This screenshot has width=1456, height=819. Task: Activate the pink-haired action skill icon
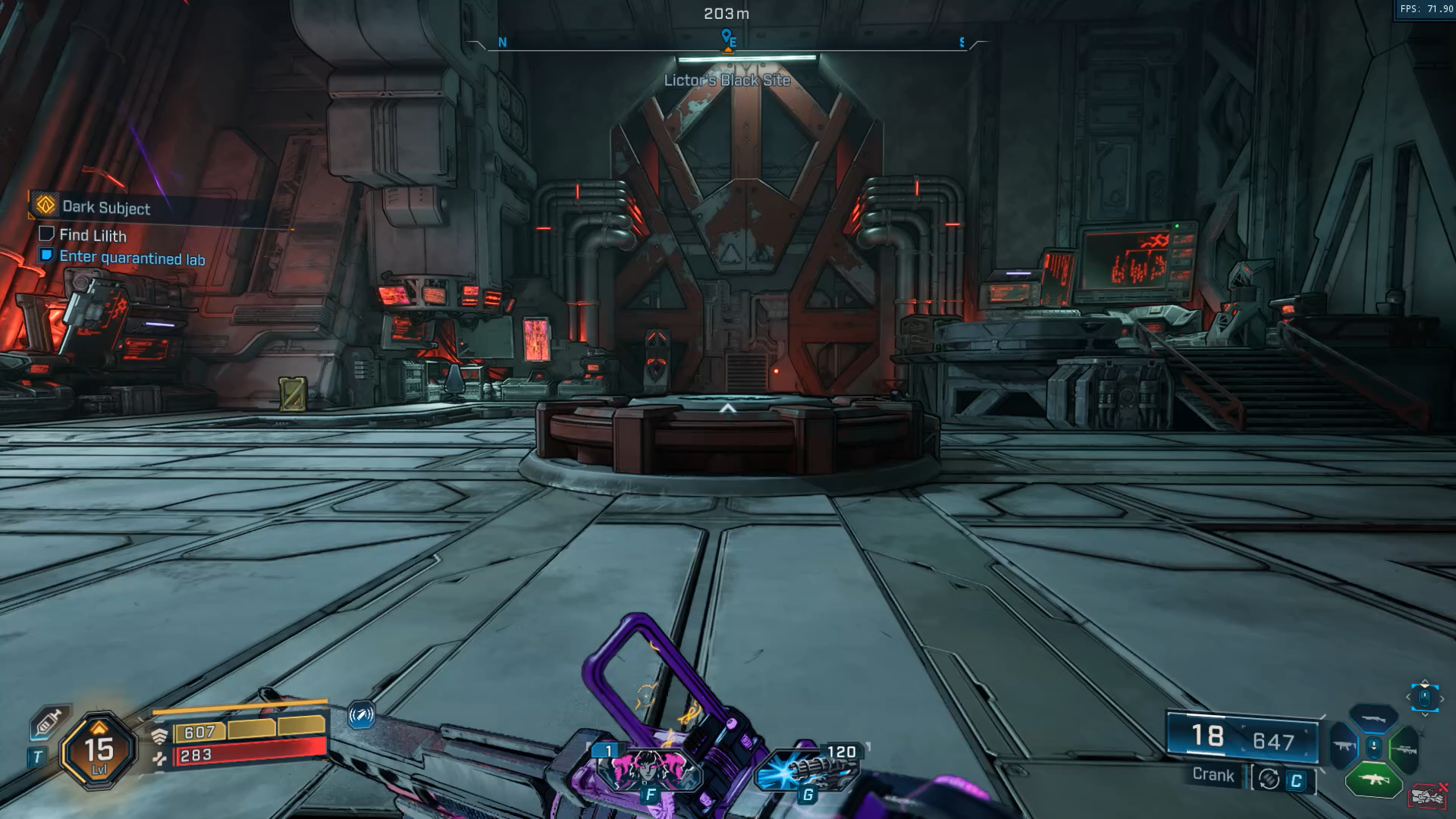tap(648, 767)
